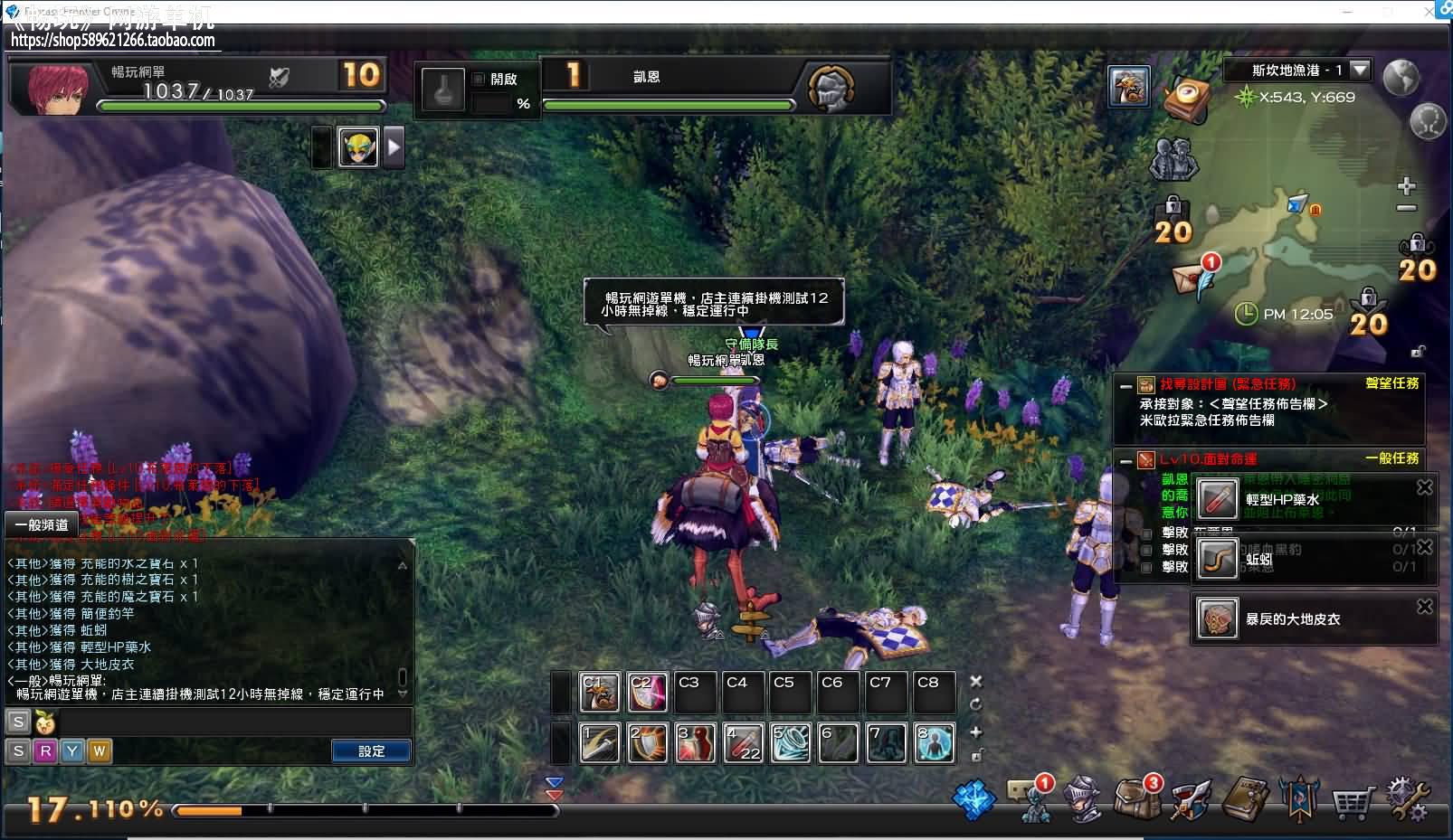Collapse the Lv10.面對命運 quest entry
Screen dimensions: 1453x840
[1125, 460]
